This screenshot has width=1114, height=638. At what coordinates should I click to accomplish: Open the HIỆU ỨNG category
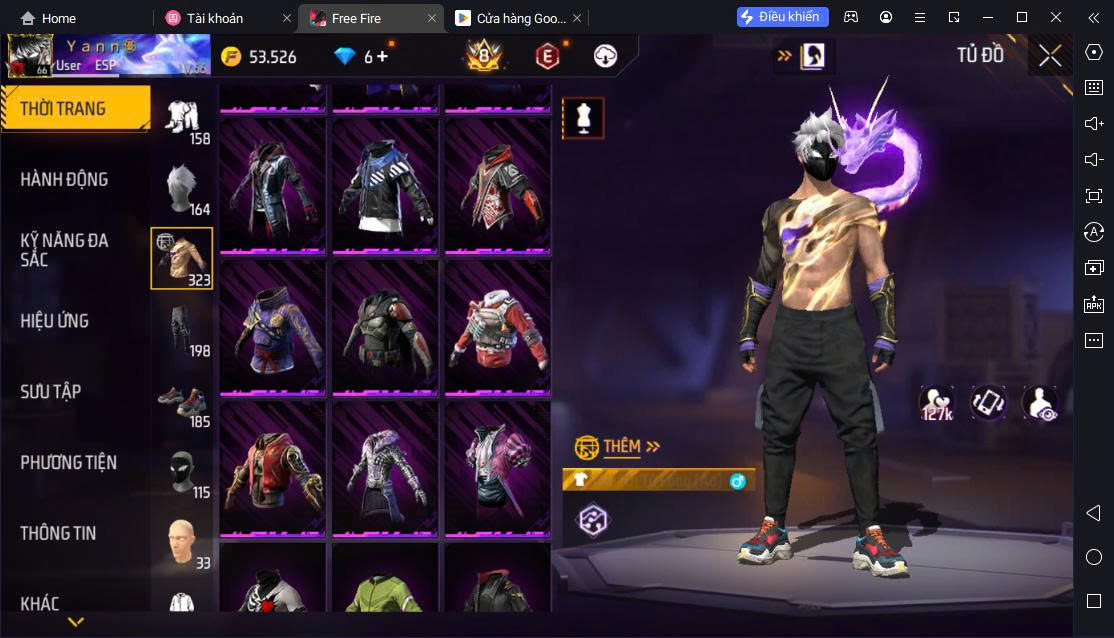pyautogui.click(x=55, y=321)
